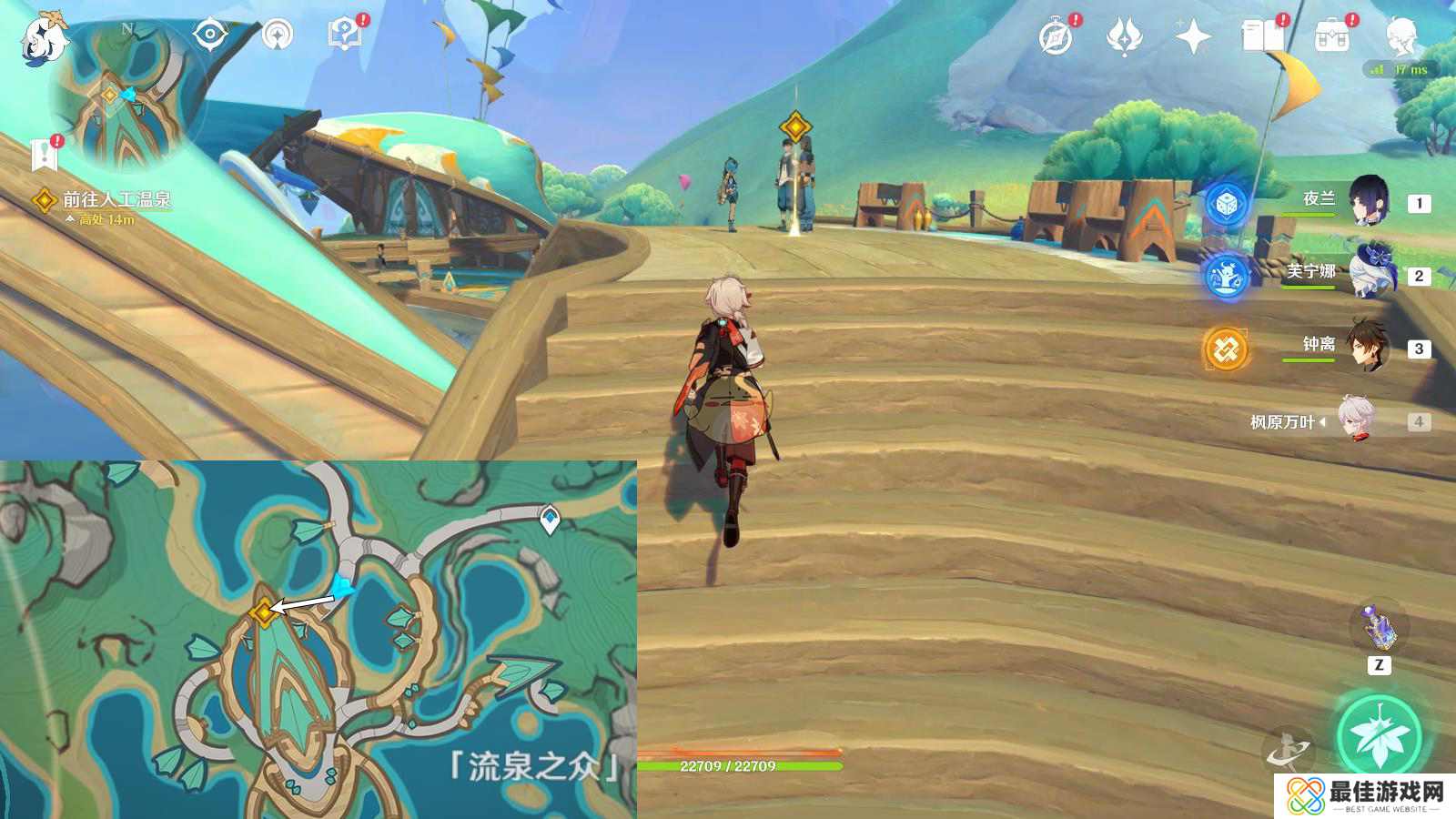Open the tutorial question mark icon
This screenshot has width=1456, height=819.
click(345, 35)
